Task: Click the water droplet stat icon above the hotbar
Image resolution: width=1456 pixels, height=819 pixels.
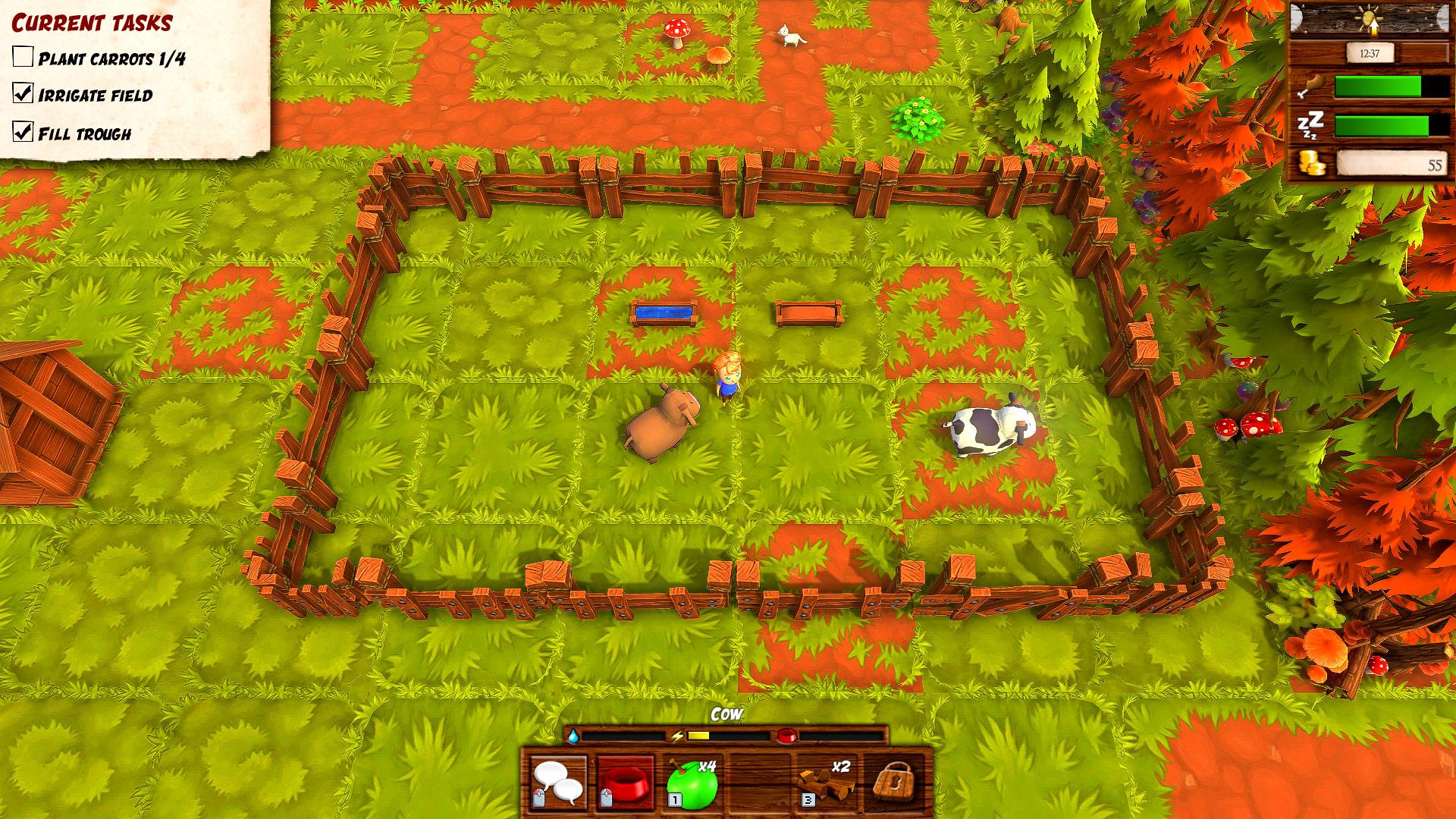Action: click(x=573, y=736)
